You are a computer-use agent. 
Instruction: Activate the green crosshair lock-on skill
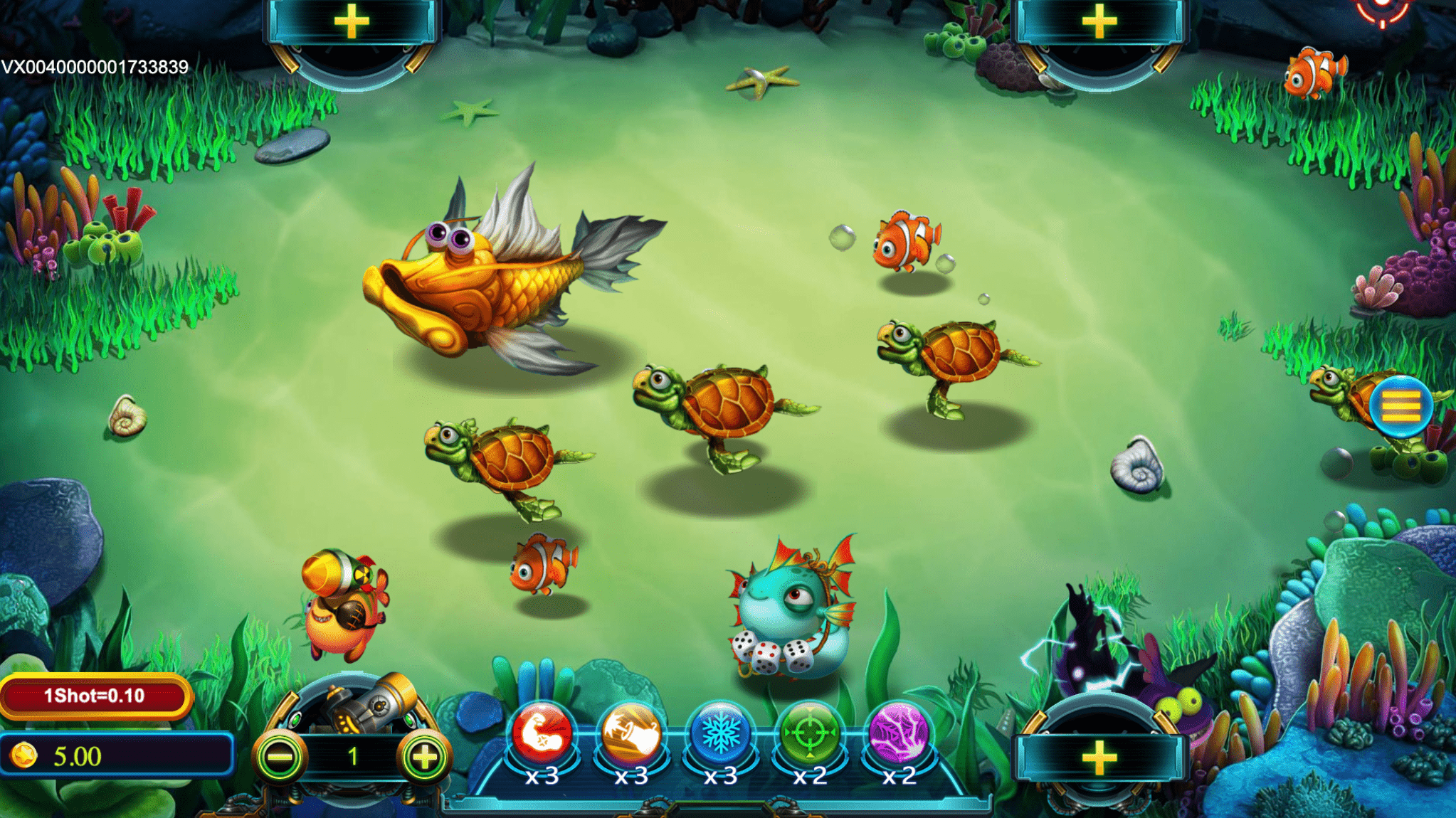(809, 733)
